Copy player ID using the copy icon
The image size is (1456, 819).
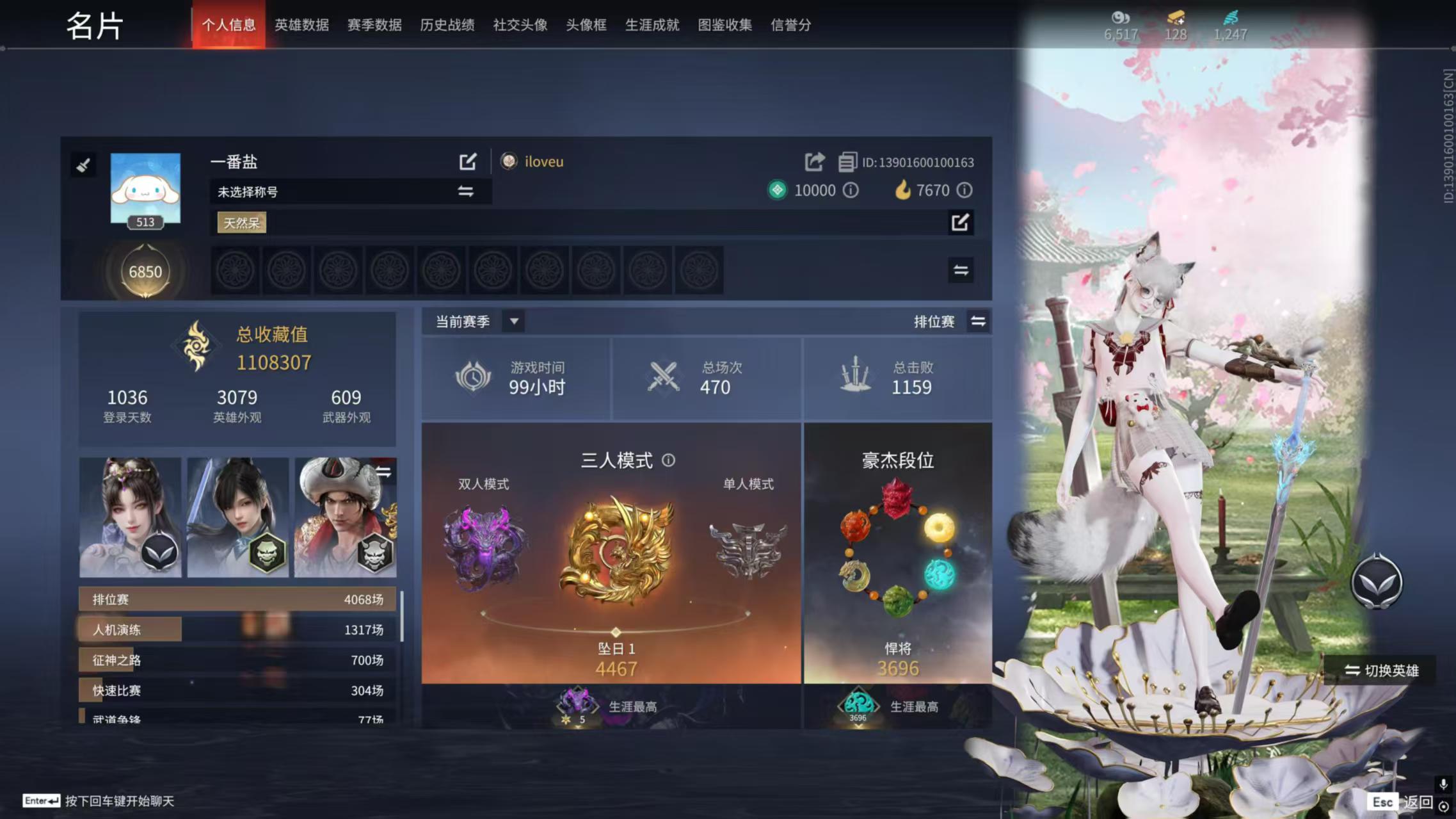[x=849, y=161]
